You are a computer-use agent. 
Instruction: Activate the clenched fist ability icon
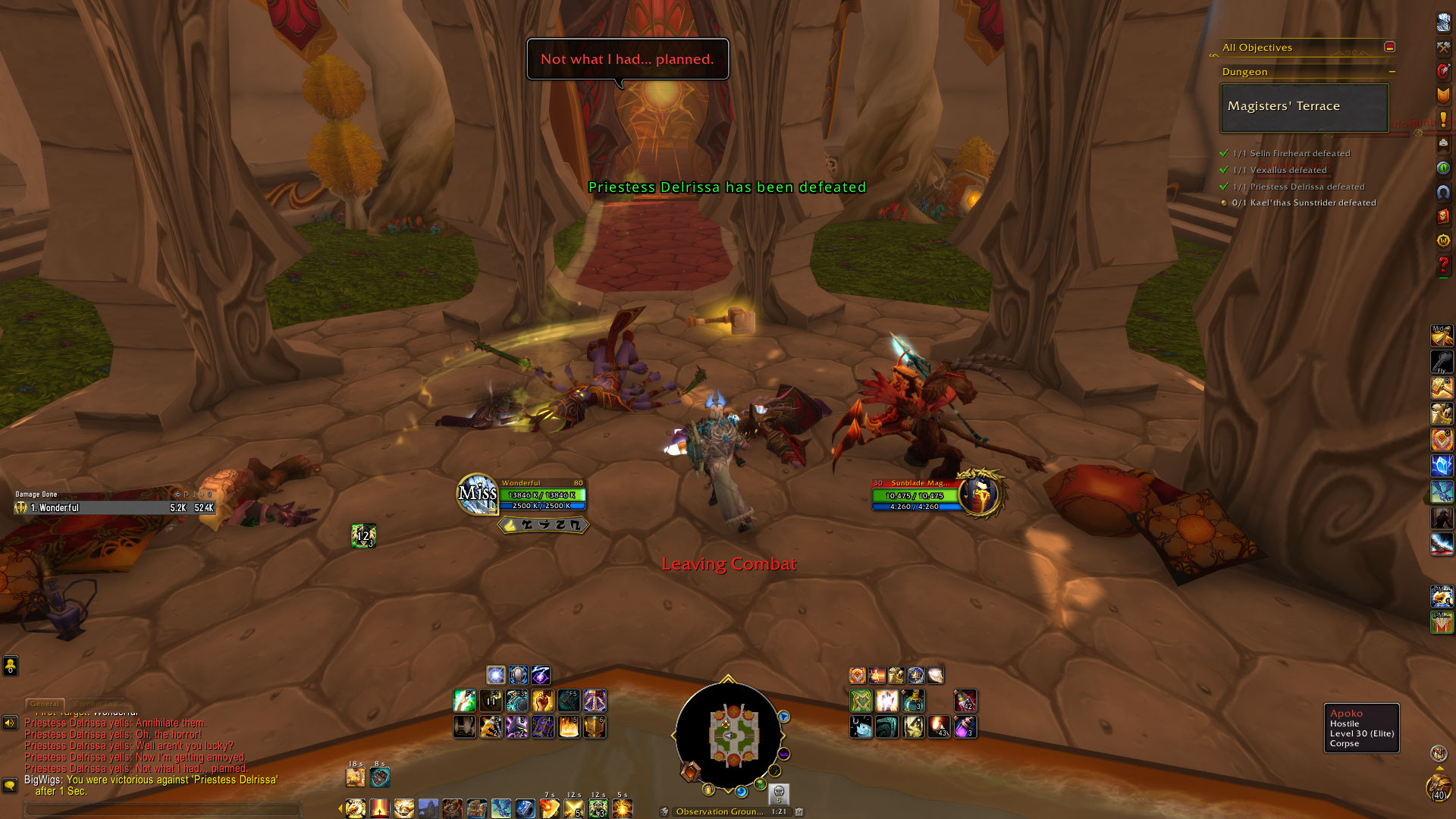(542, 701)
